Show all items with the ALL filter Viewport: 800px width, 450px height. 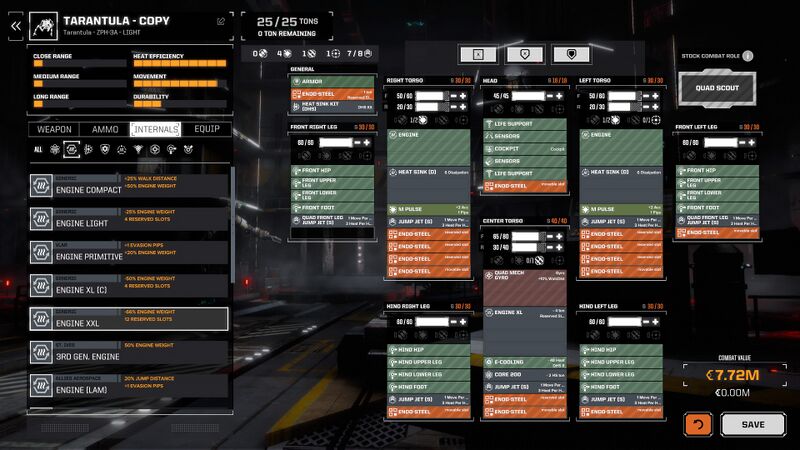pyautogui.click(x=38, y=150)
